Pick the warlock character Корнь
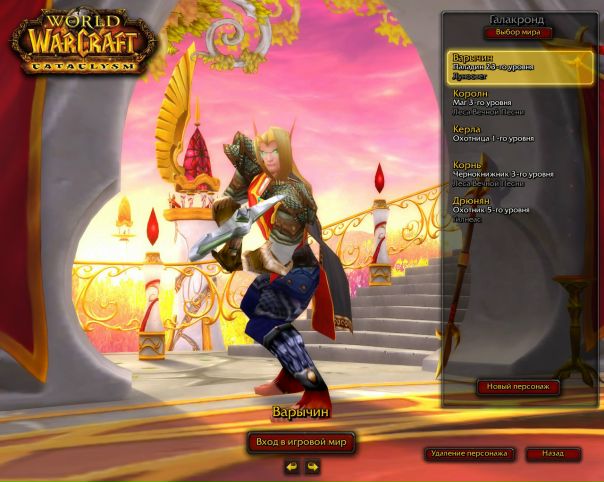 [x=520, y=173]
